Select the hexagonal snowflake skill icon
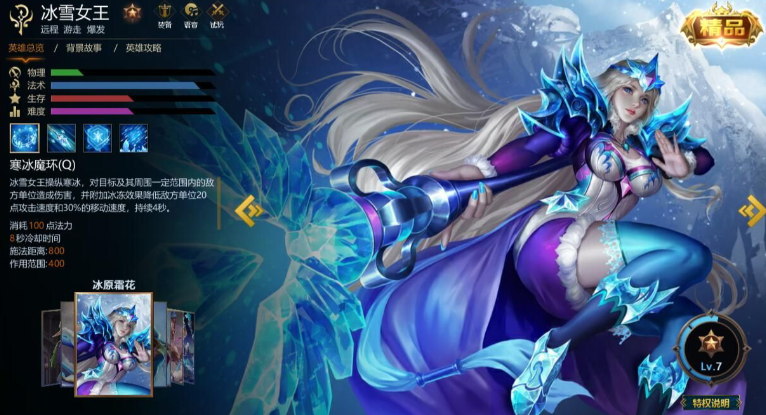 click(97, 138)
